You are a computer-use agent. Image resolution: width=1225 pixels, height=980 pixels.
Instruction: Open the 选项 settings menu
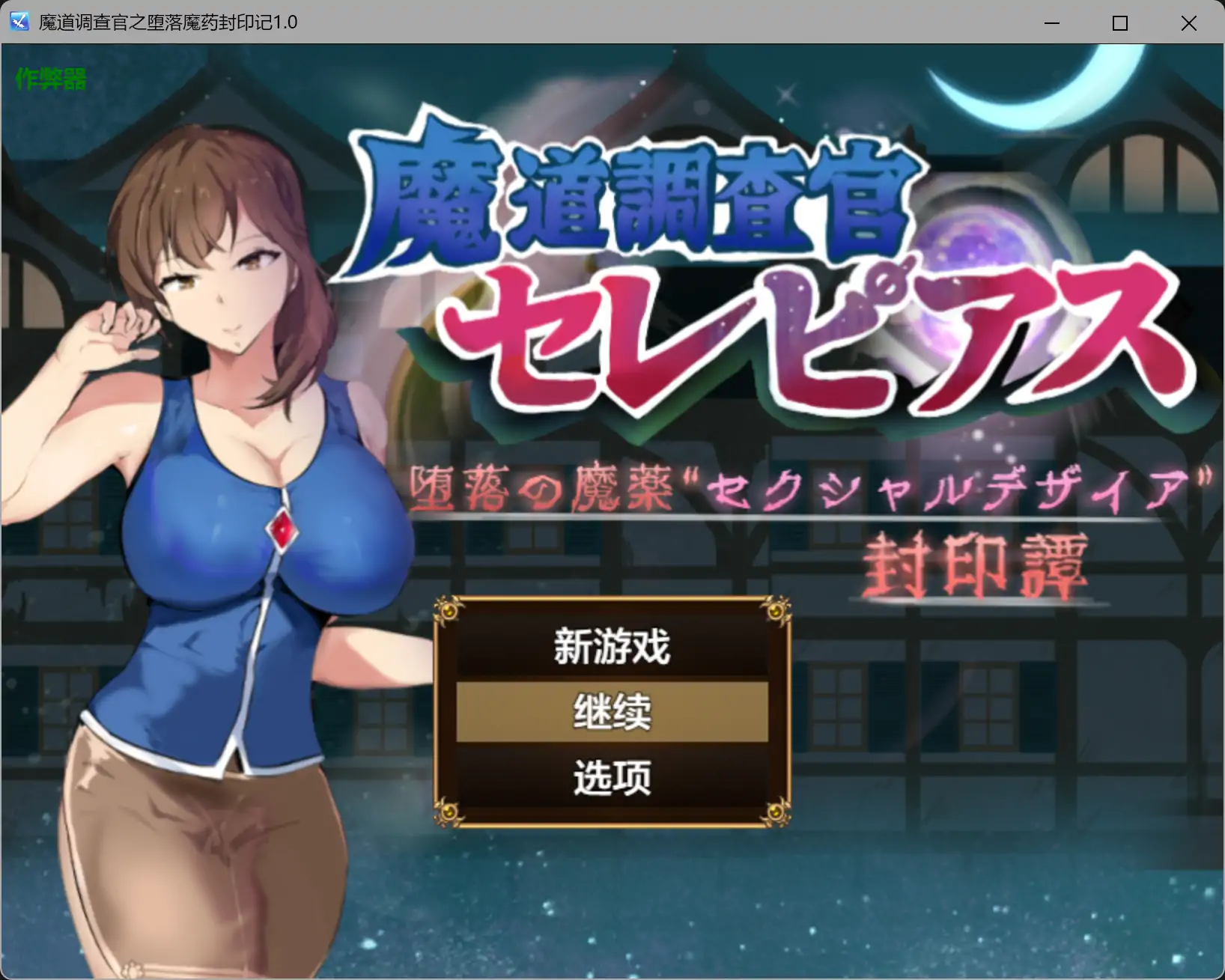click(x=611, y=777)
